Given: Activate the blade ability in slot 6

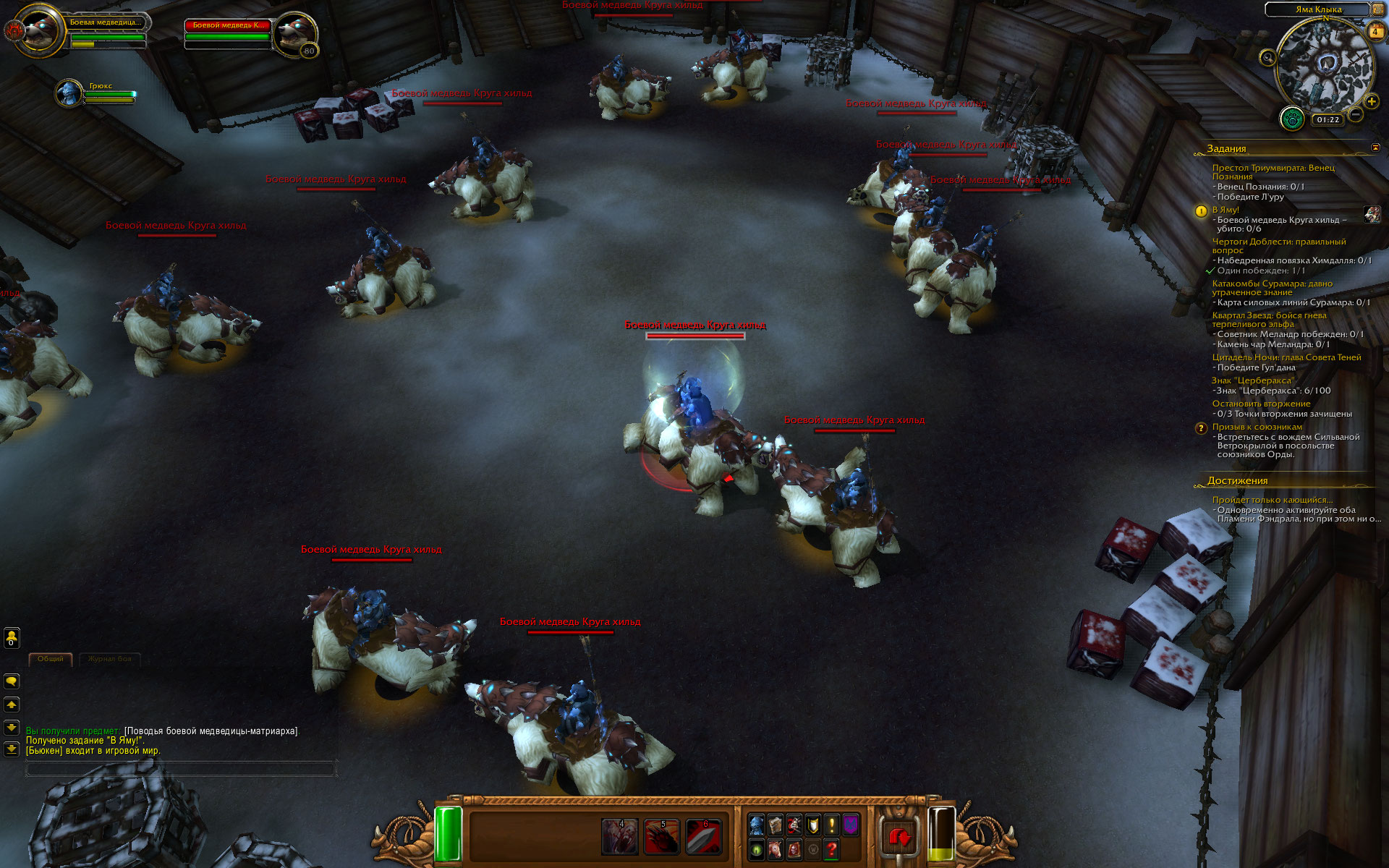Looking at the screenshot, I should (x=703, y=837).
